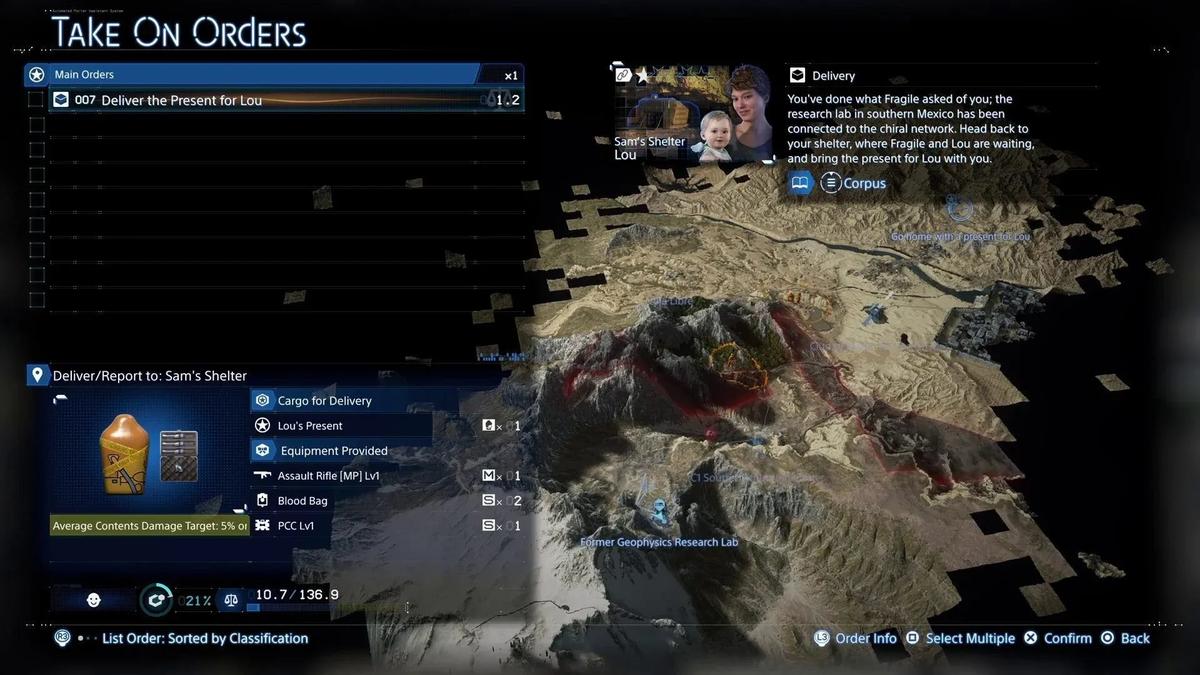The width and height of the screenshot is (1200, 675).
Task: Select the Former Geophysics Research Lab map marker
Action: click(x=659, y=512)
